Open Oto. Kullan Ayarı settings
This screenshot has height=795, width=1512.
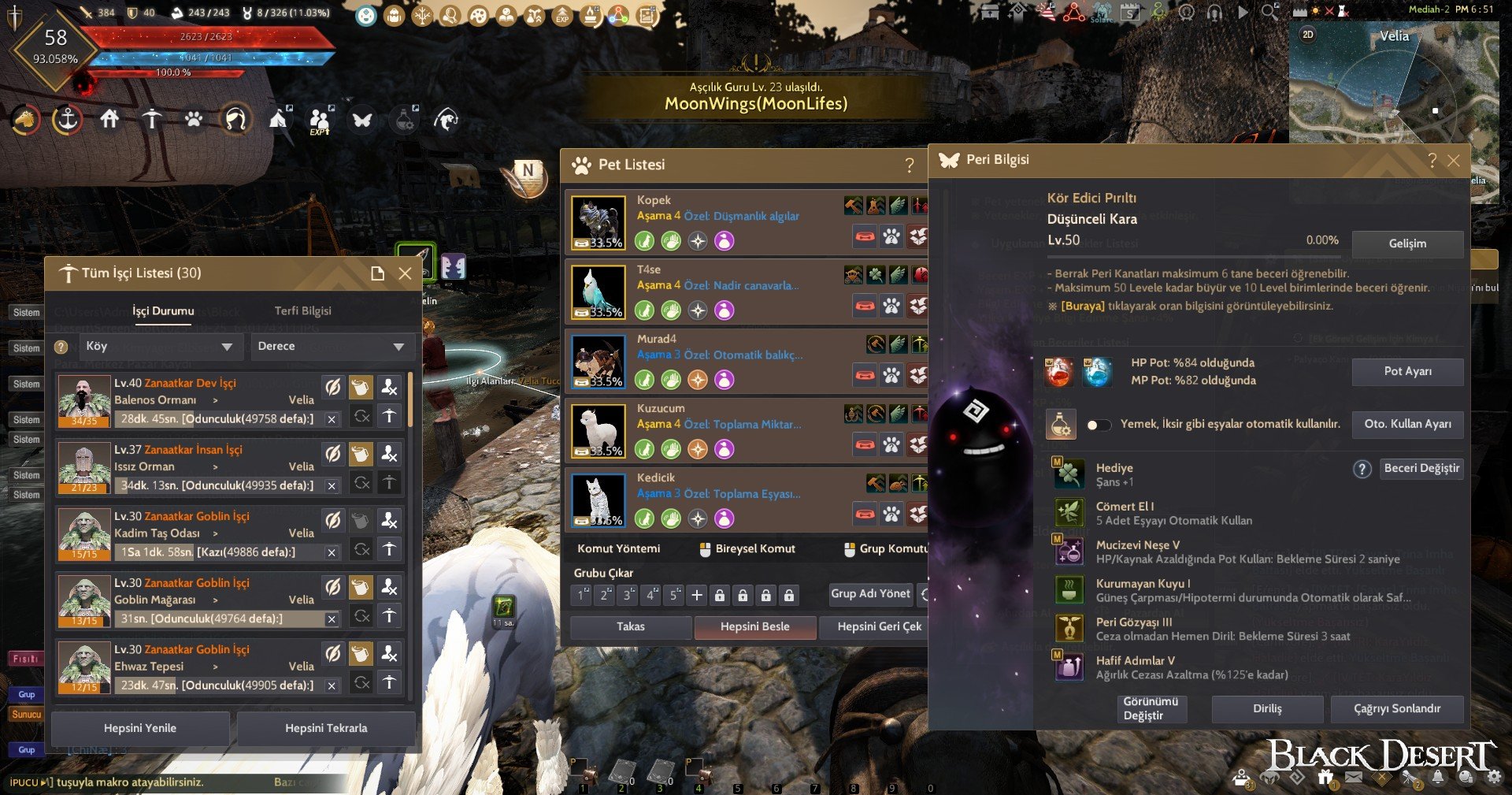click(x=1407, y=424)
